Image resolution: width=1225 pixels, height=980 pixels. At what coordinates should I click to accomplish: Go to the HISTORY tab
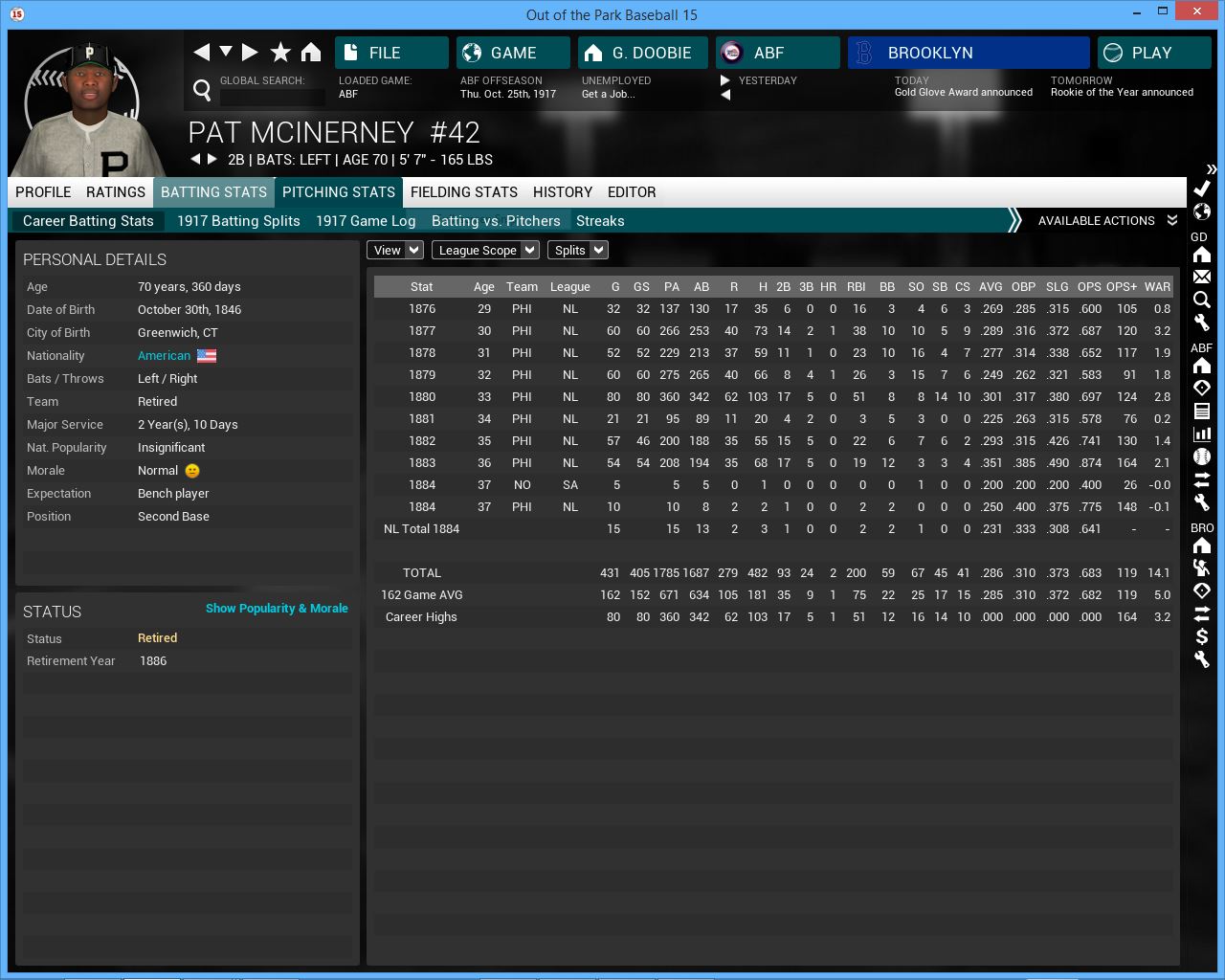tap(563, 192)
